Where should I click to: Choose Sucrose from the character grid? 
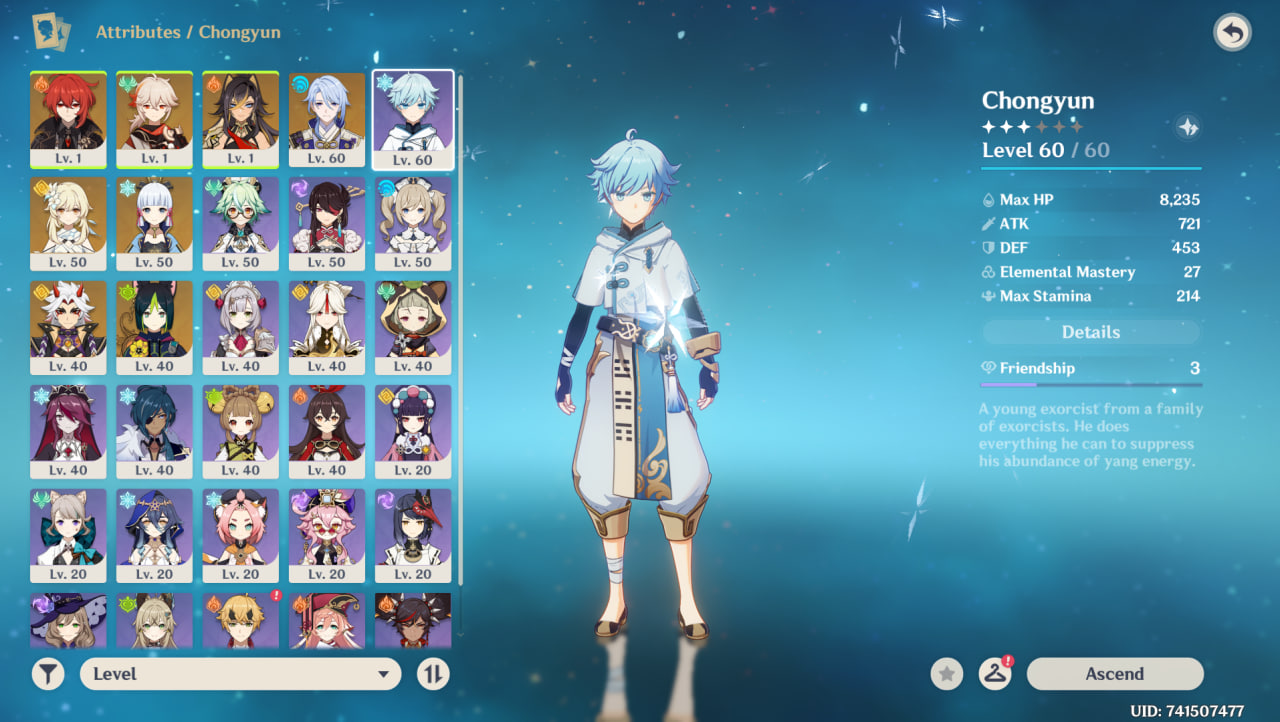[x=240, y=222]
